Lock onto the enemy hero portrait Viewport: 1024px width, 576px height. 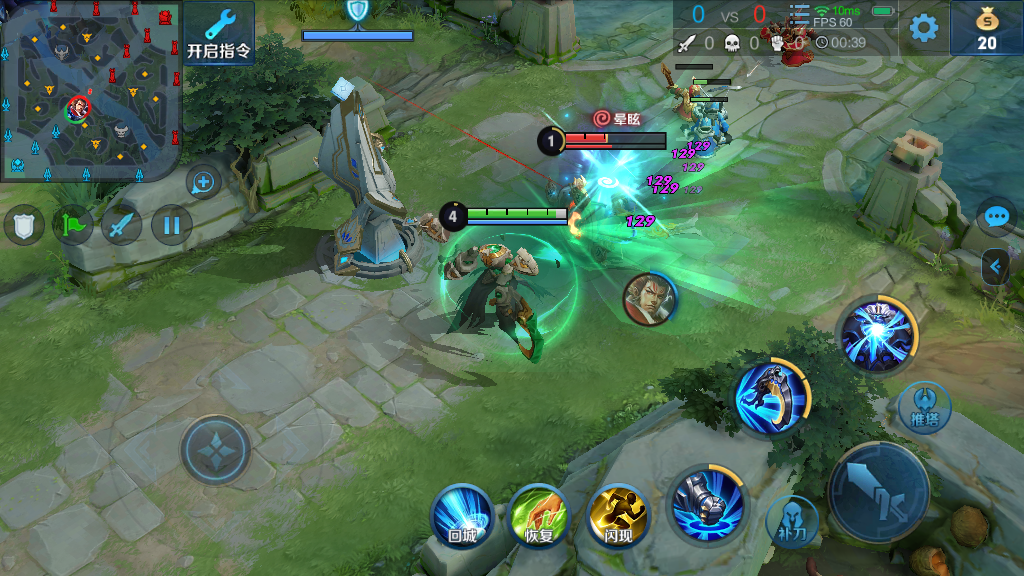(x=649, y=297)
